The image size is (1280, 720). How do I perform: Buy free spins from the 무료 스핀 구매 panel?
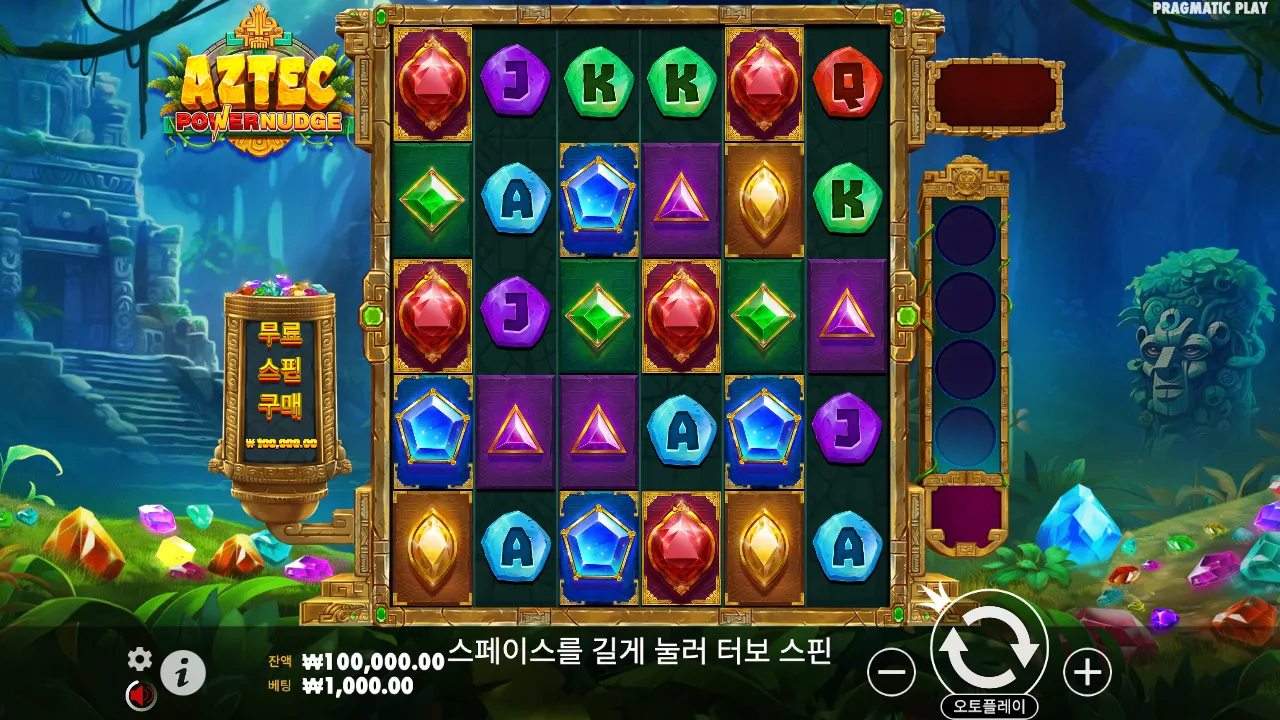pyautogui.click(x=280, y=380)
